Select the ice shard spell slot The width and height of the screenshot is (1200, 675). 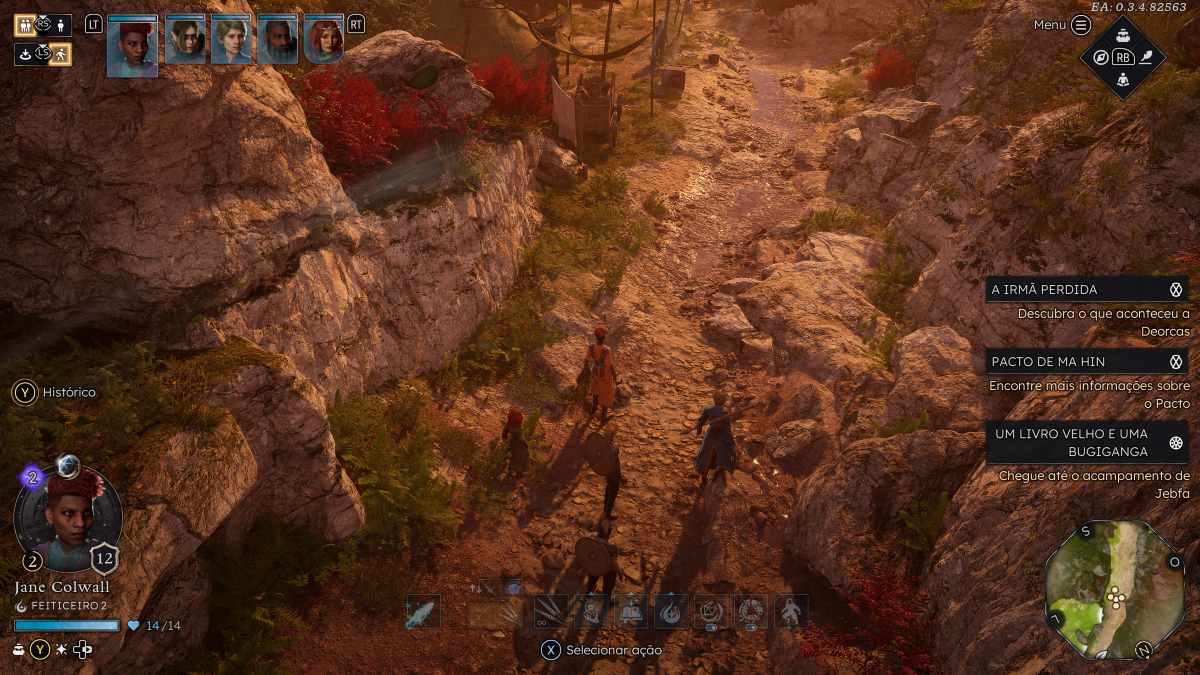pos(422,612)
